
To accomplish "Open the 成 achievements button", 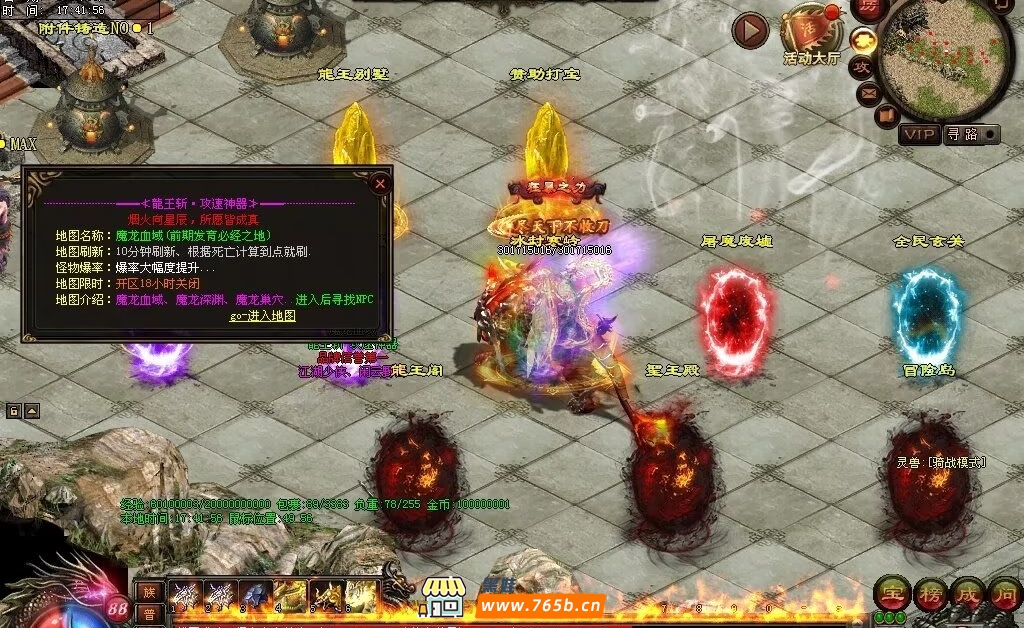I will pyautogui.click(x=966, y=594).
